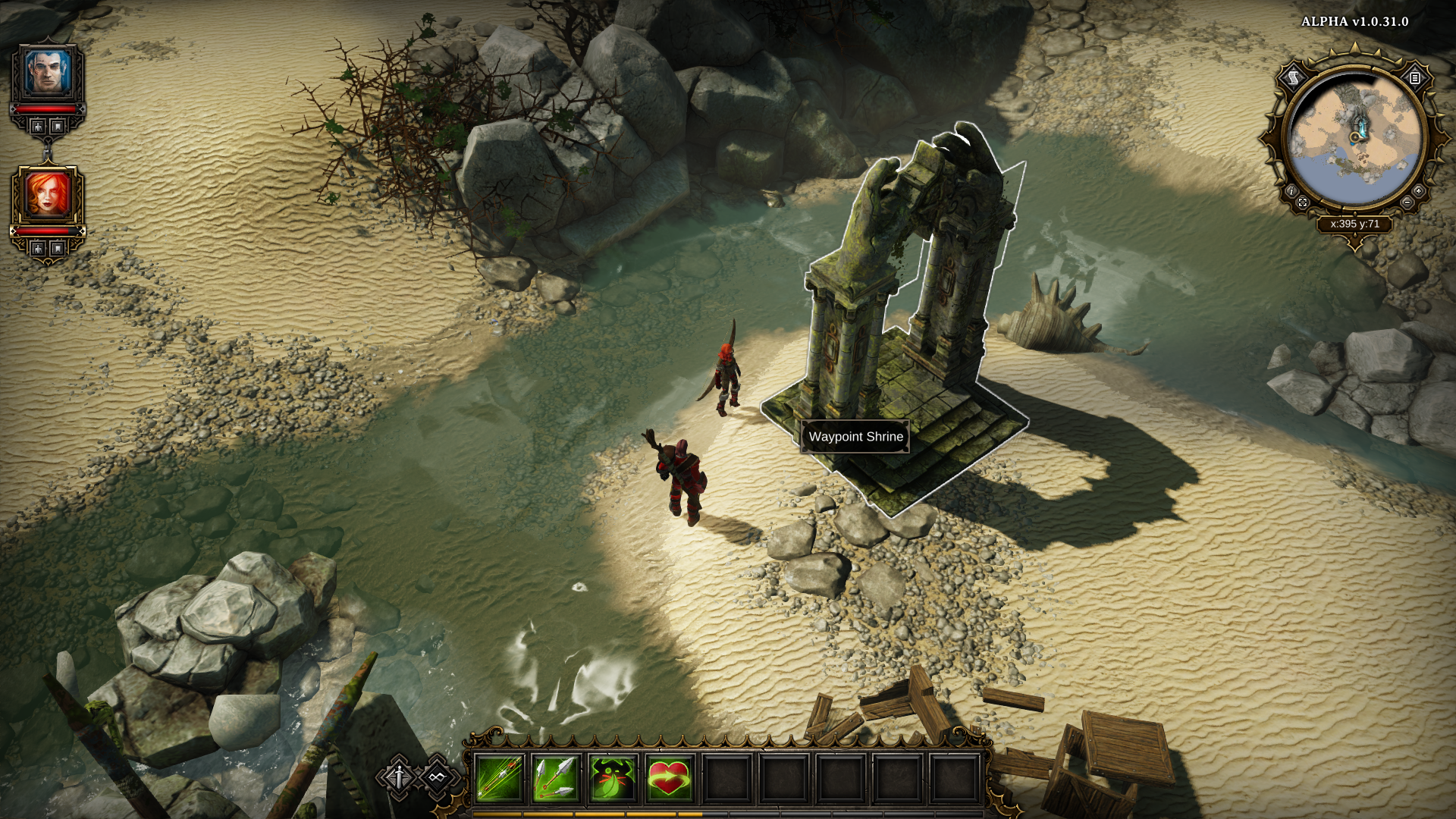This screenshot has width=1456, height=819.
Task: Zoom out the minimap with the minus button
Action: point(1407,202)
